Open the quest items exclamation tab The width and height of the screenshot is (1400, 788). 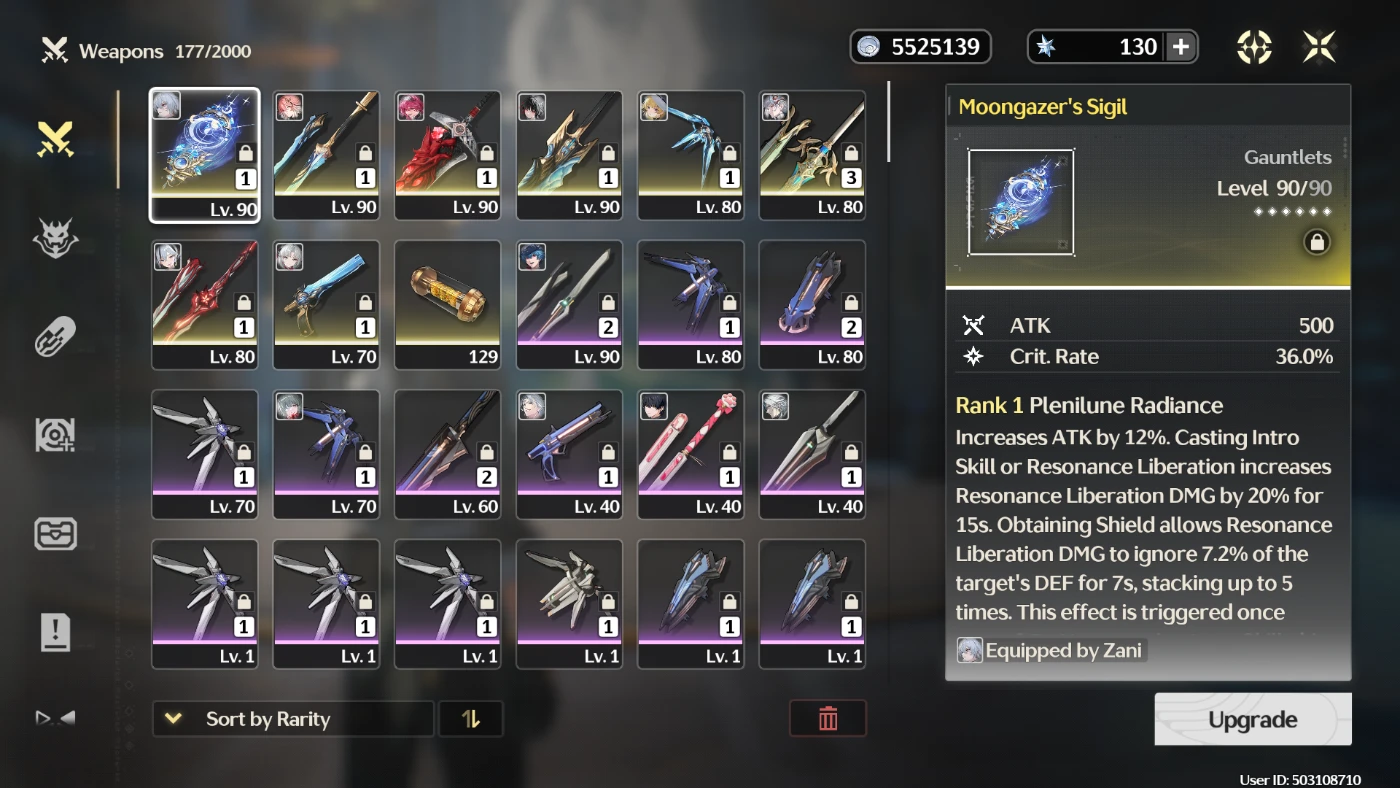[56, 632]
